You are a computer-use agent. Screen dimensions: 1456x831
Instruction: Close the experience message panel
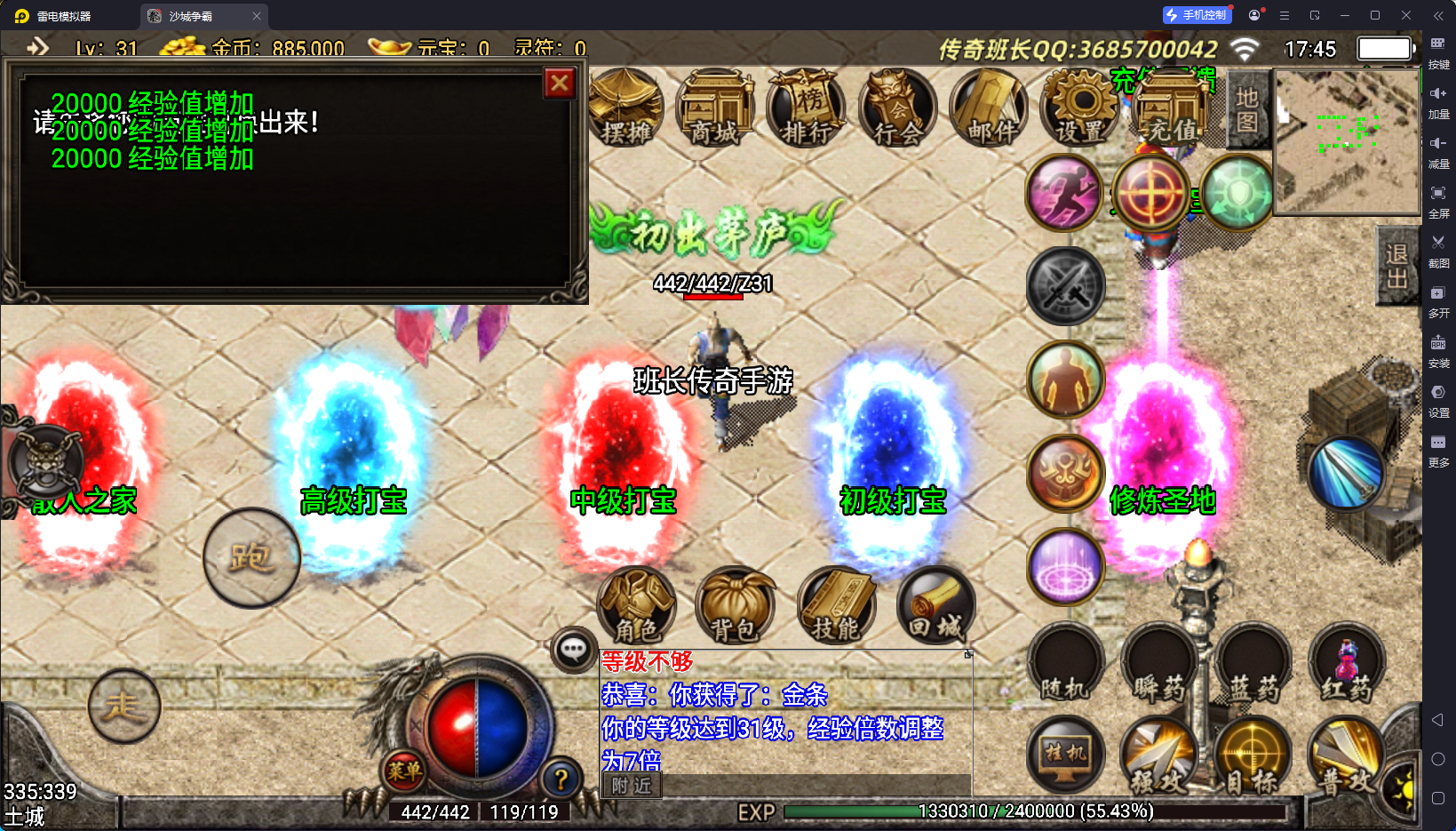560,84
